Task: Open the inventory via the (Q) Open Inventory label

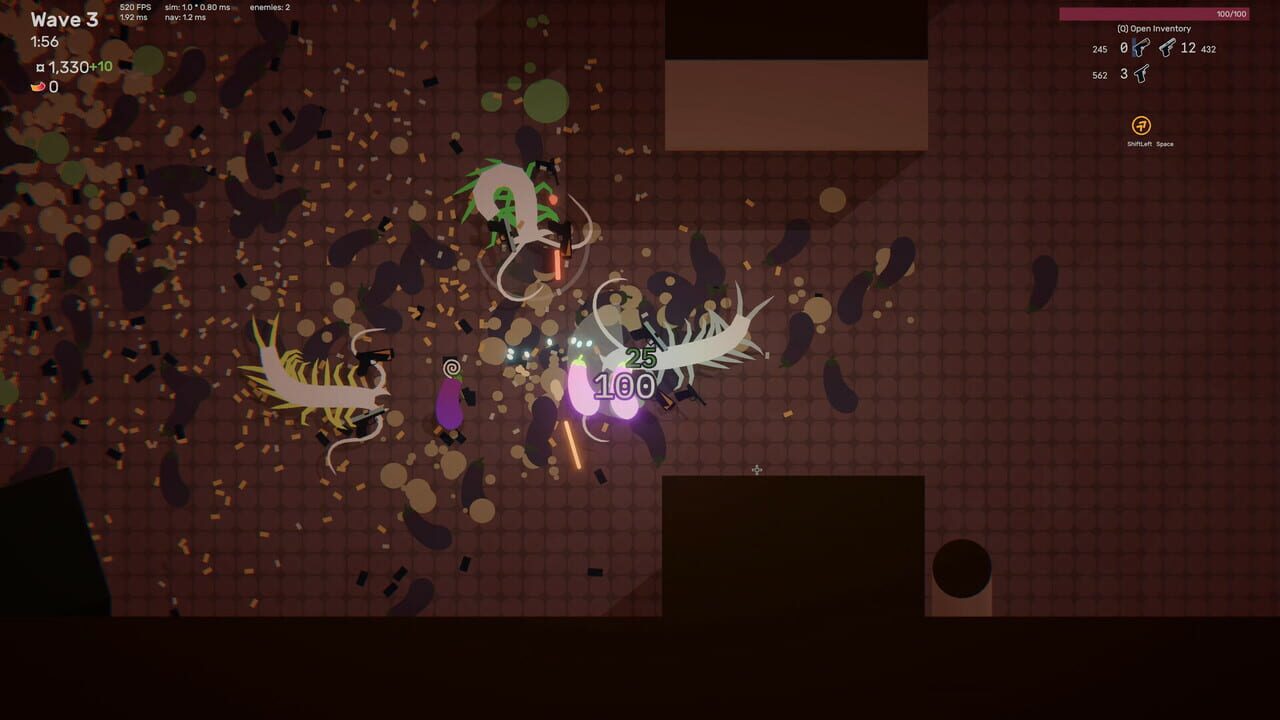Action: click(1155, 28)
